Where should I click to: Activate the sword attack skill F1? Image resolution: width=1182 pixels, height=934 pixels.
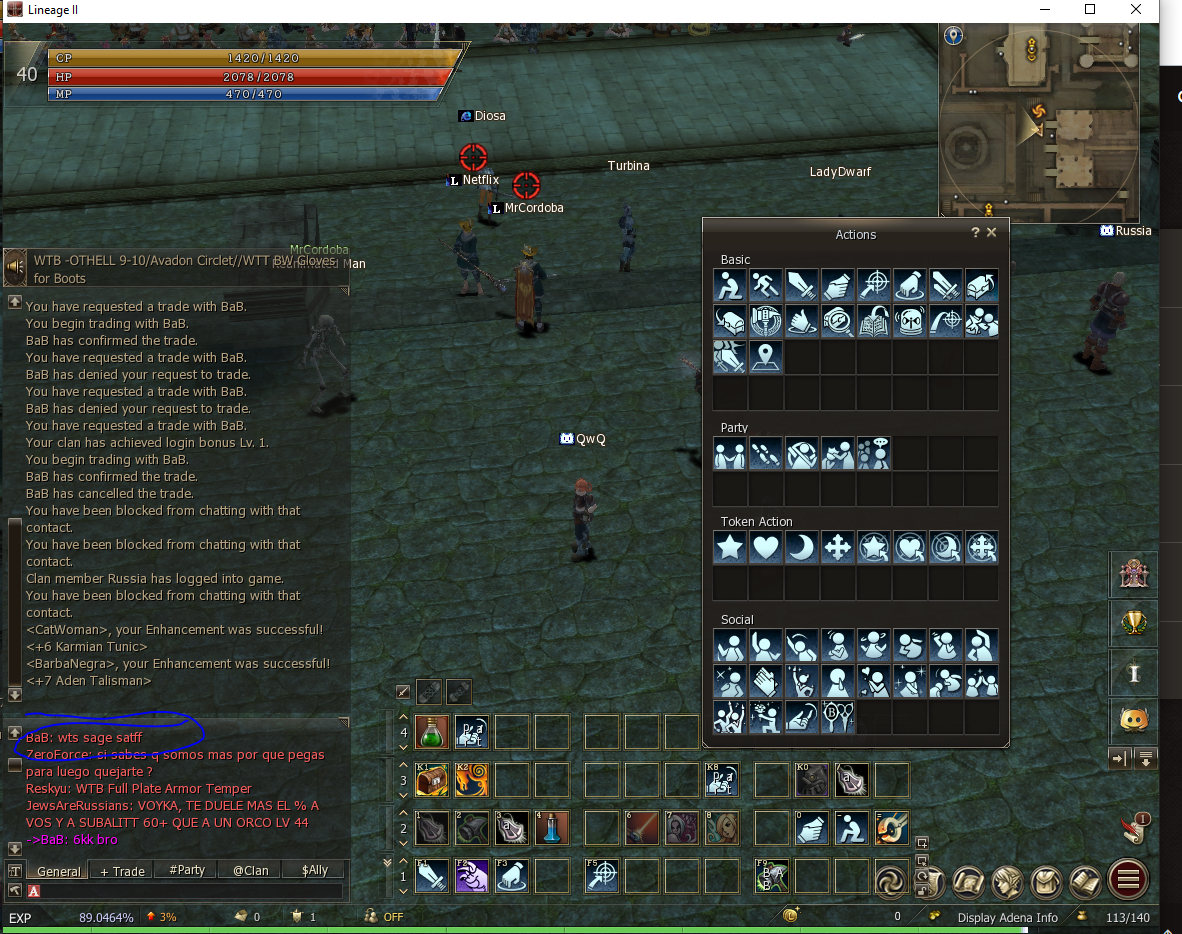[x=431, y=876]
